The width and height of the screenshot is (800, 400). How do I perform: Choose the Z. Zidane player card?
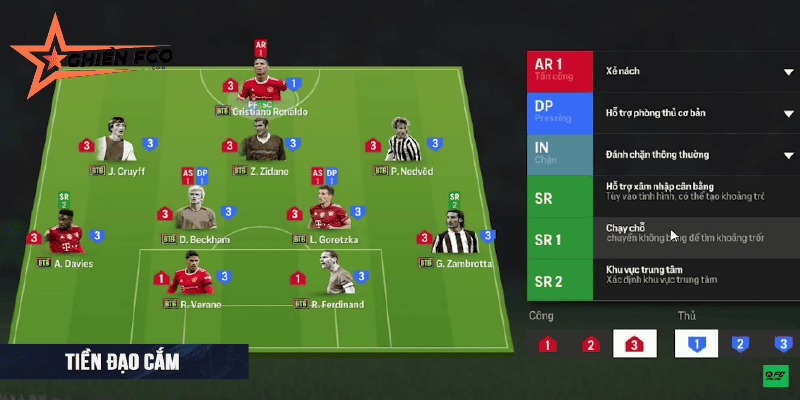[x=262, y=145]
